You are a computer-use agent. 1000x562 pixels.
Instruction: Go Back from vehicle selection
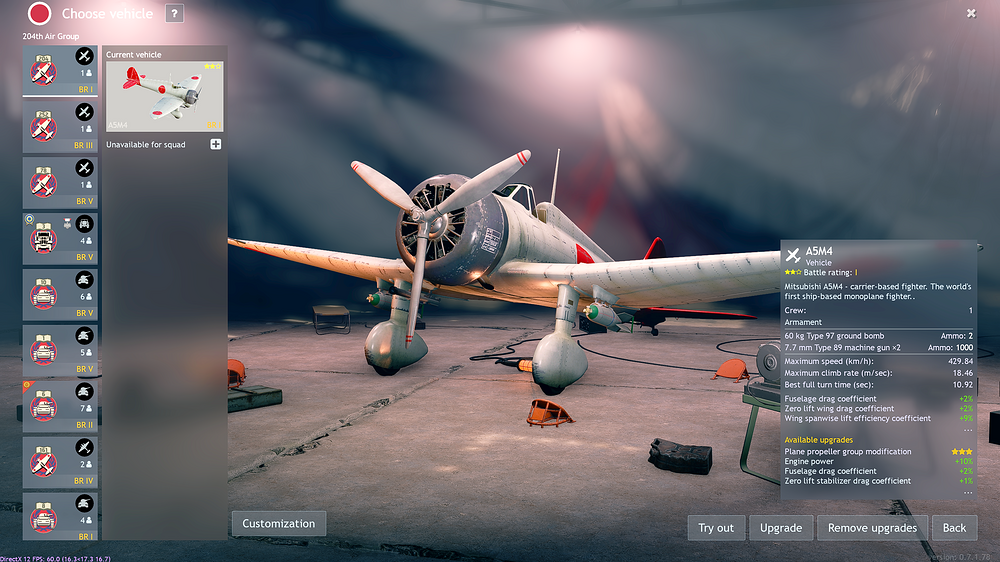click(954, 528)
